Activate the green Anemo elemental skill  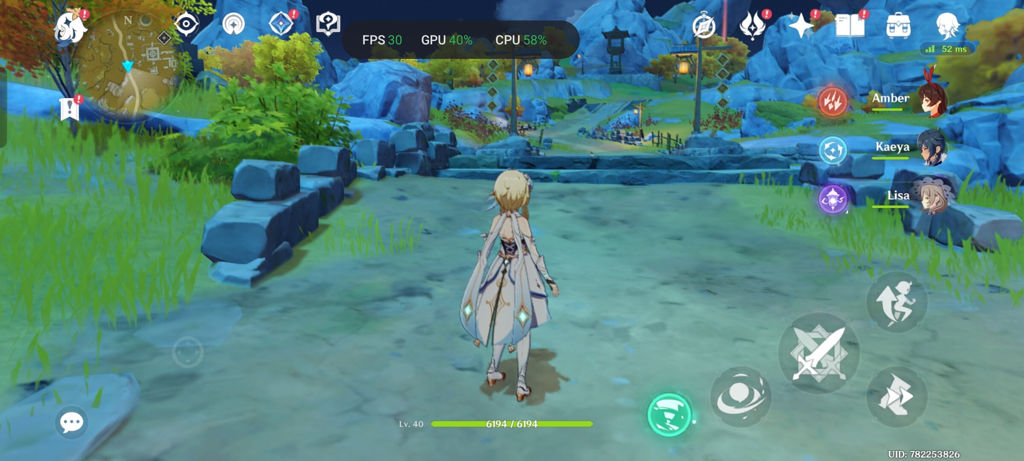tap(668, 414)
